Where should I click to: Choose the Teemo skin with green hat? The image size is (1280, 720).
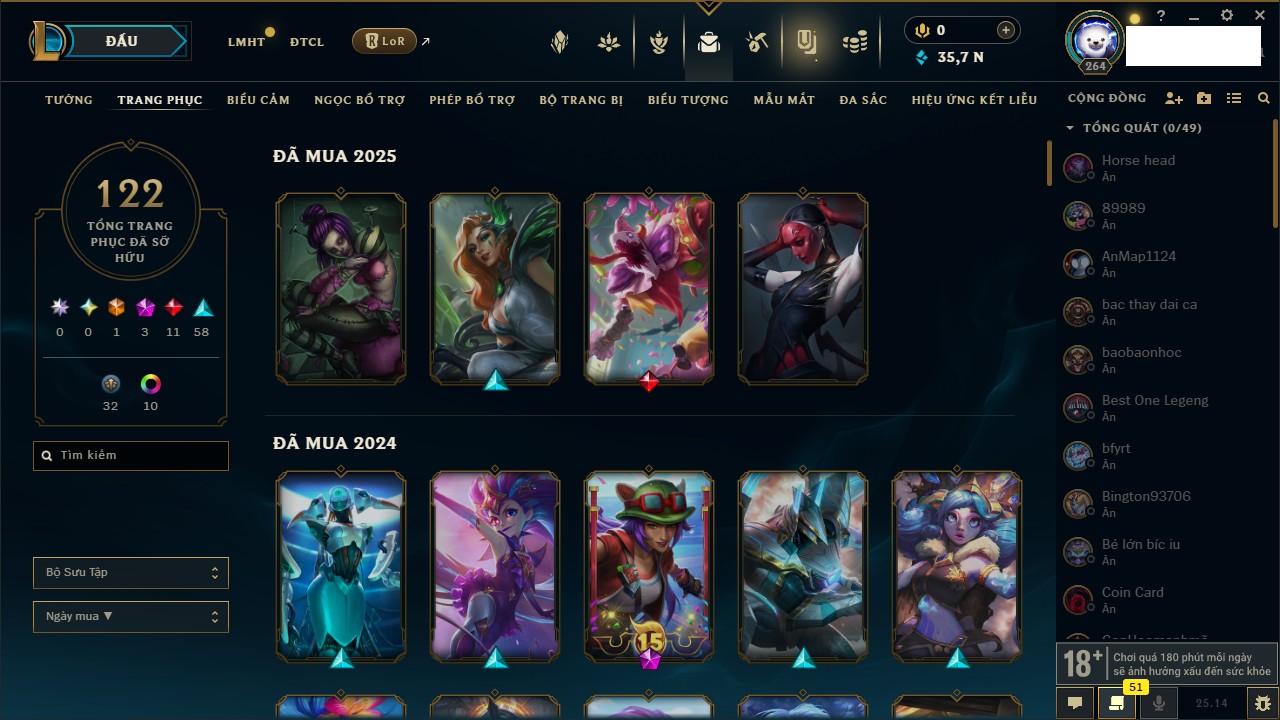tap(649, 565)
